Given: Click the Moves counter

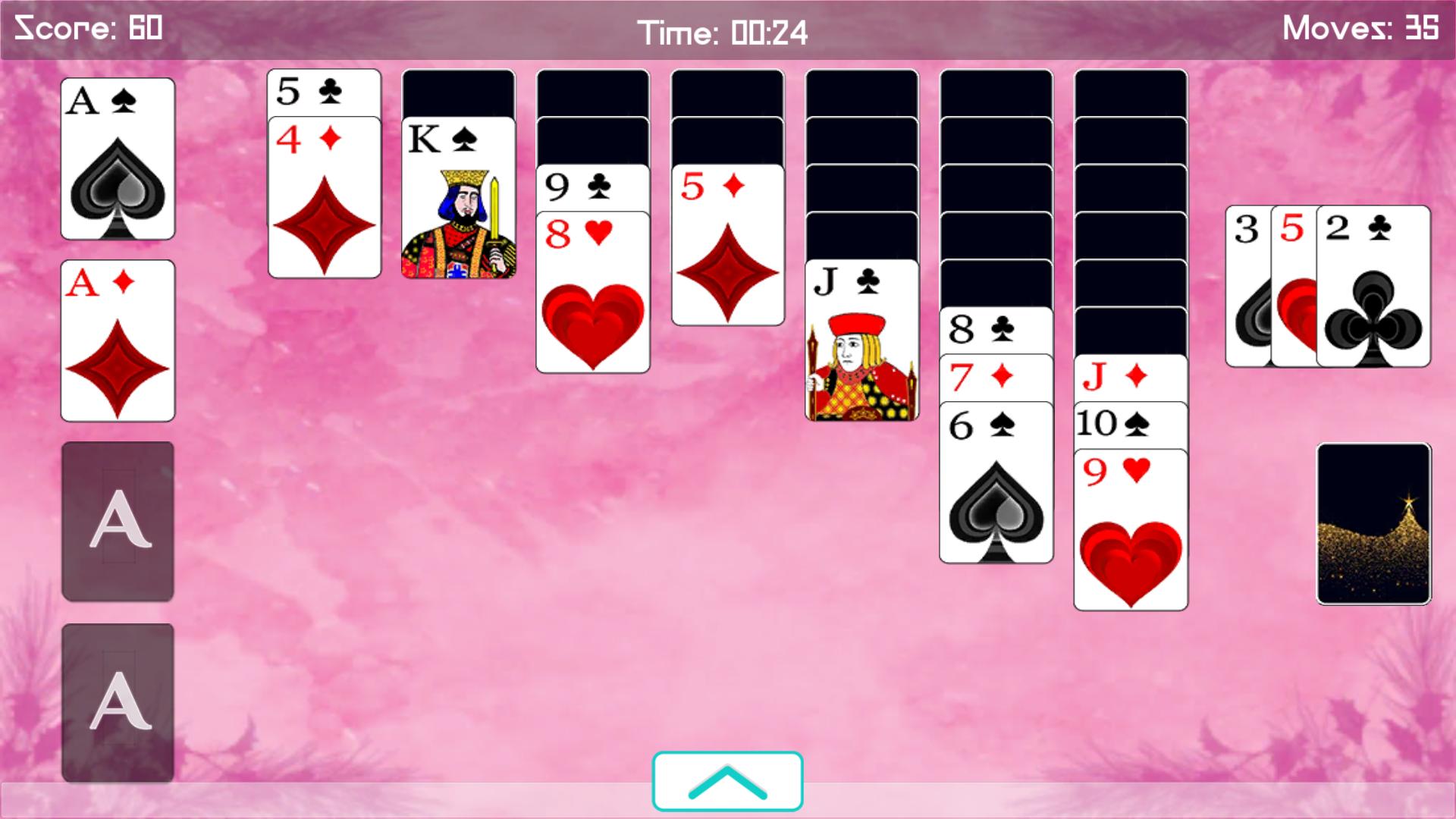Looking at the screenshot, I should click(1357, 28).
